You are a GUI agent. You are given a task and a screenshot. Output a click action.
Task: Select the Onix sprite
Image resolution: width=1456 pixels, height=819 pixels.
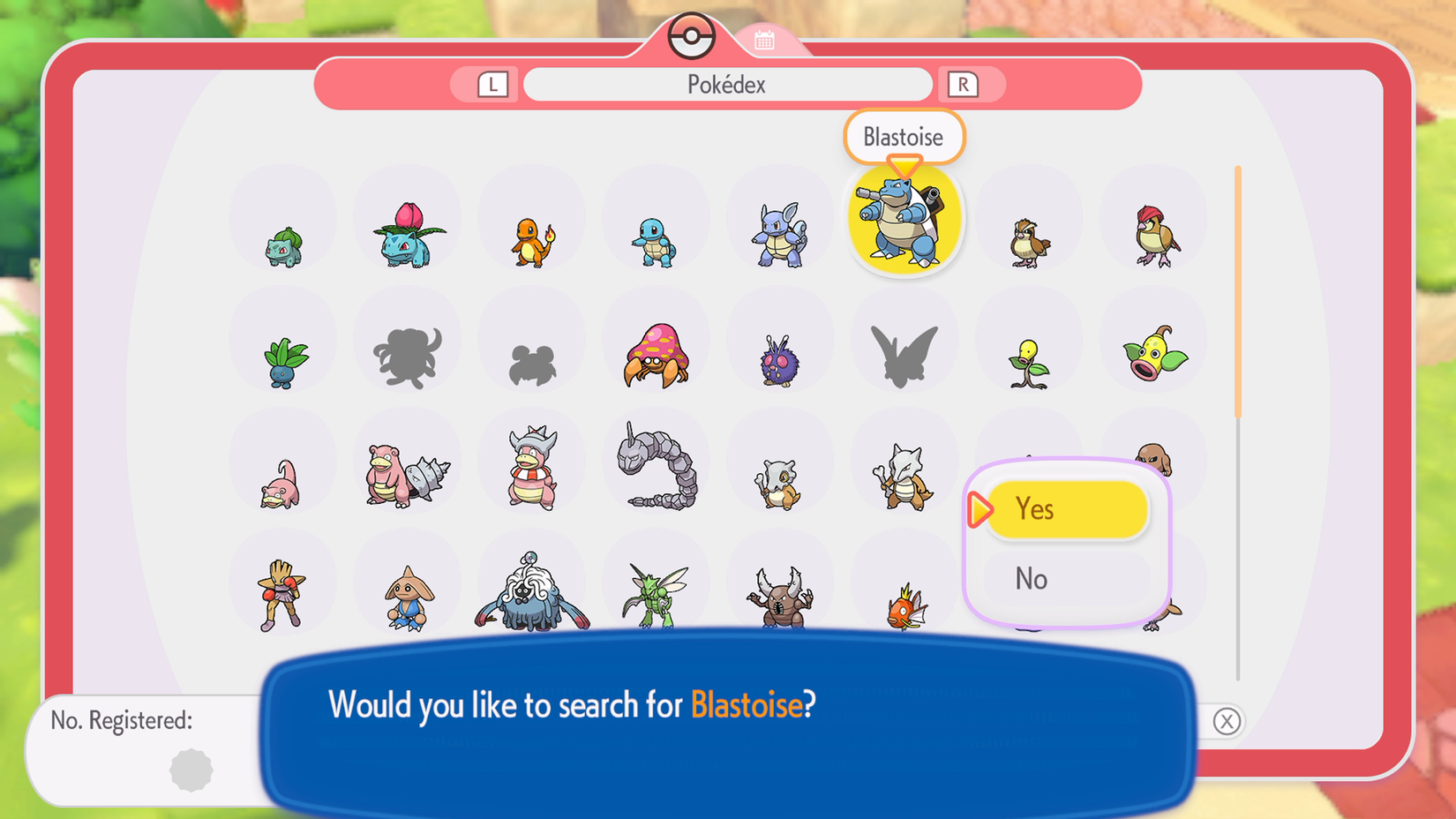[x=656, y=468]
